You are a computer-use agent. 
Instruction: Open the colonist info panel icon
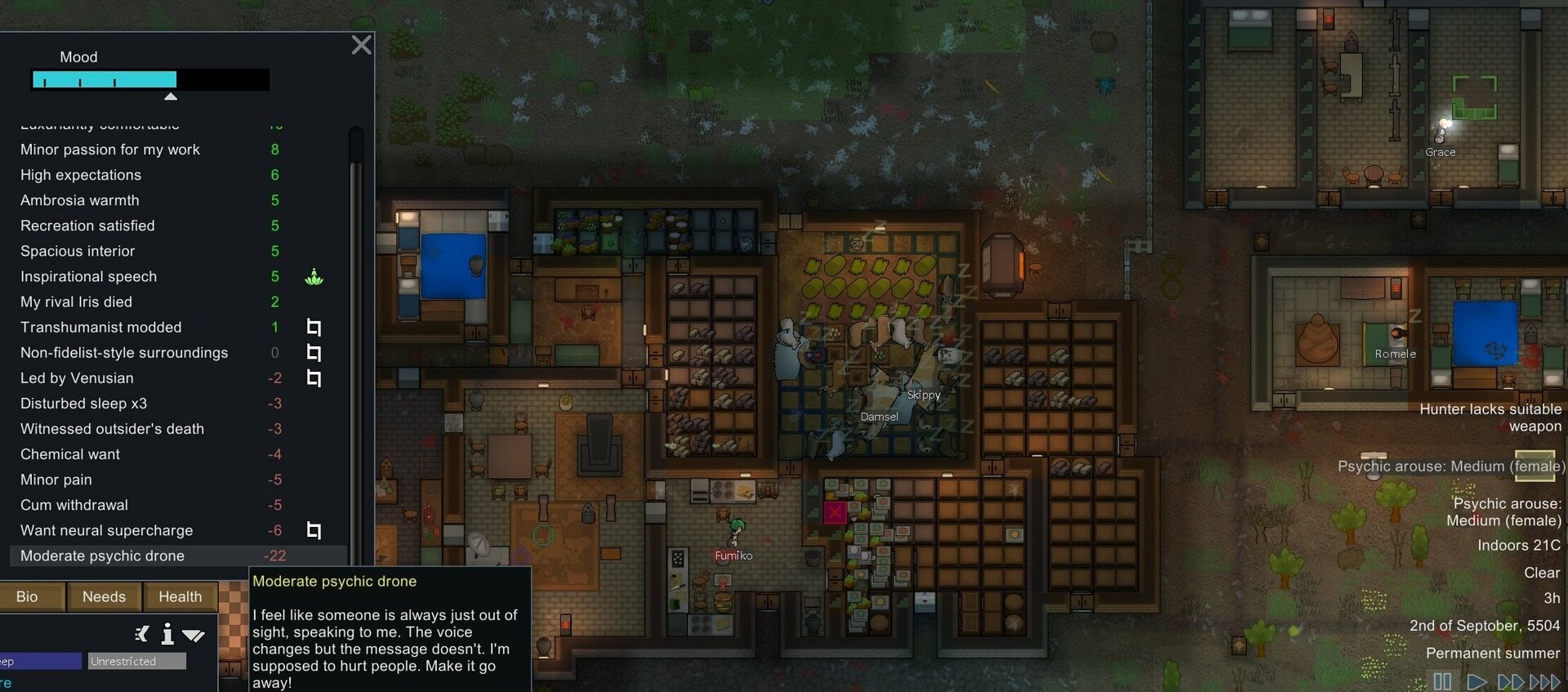[167, 634]
